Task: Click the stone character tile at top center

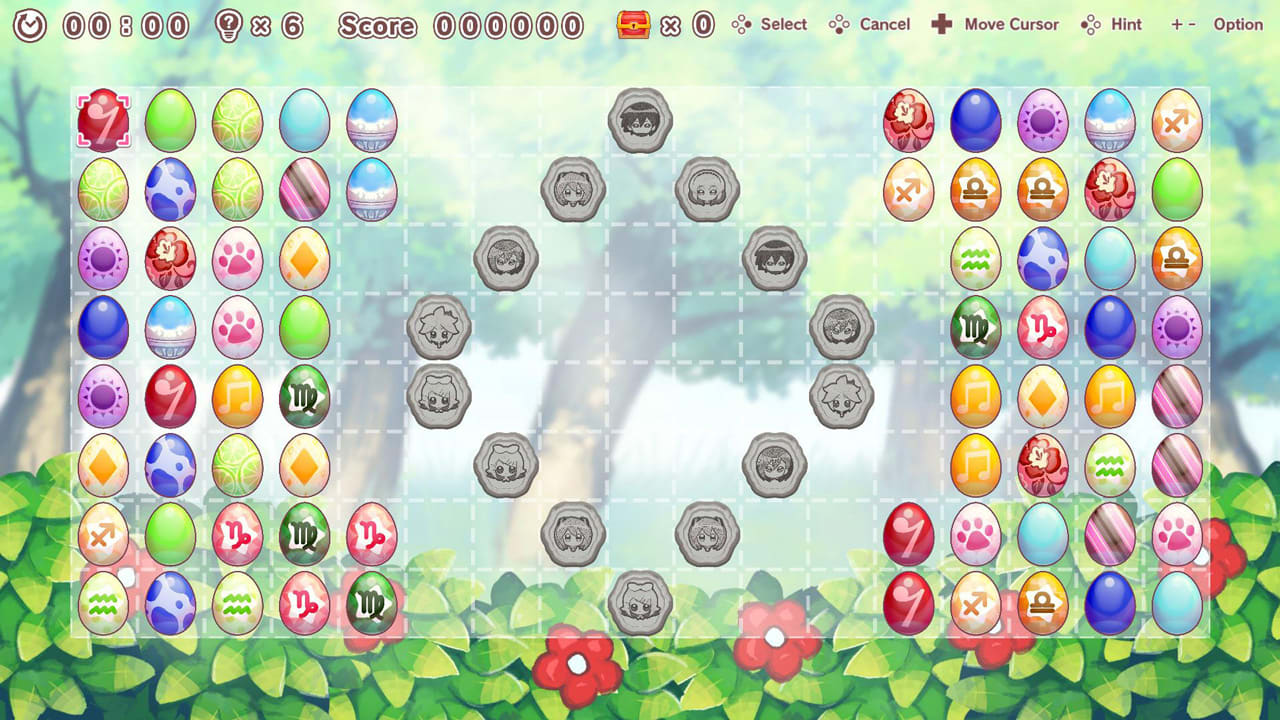Action: [640, 120]
